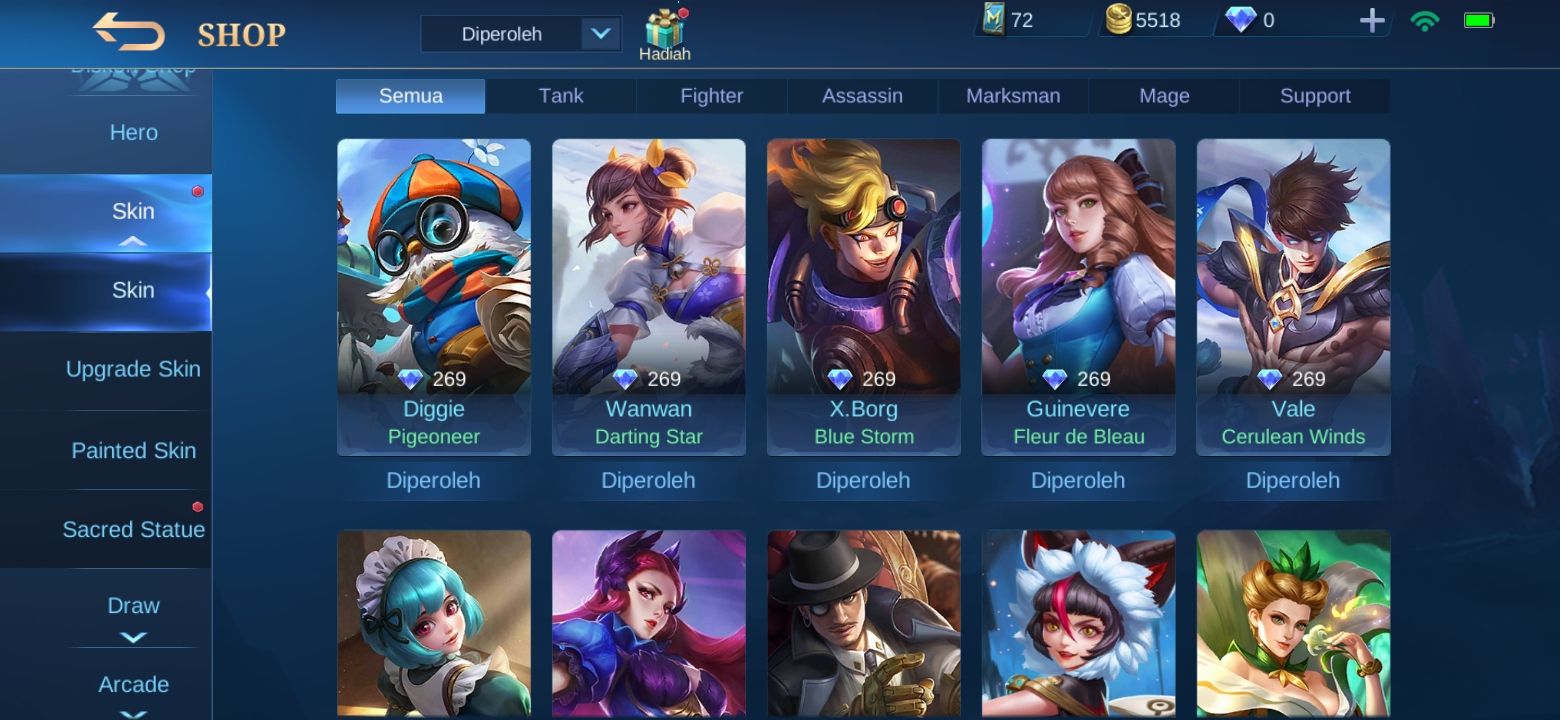The width and height of the screenshot is (1560, 720).
Task: Open the Hadiah gift box
Action: pos(665,35)
